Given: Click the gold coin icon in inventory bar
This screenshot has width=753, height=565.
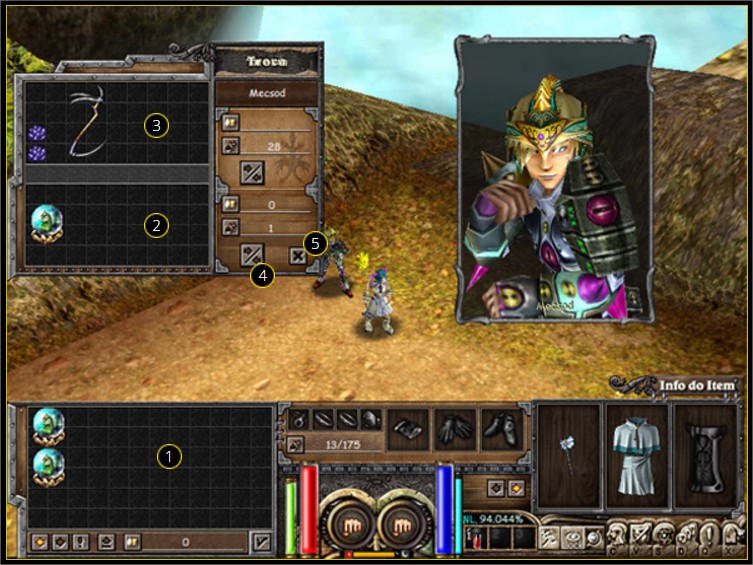Looking at the screenshot, I should (132, 542).
